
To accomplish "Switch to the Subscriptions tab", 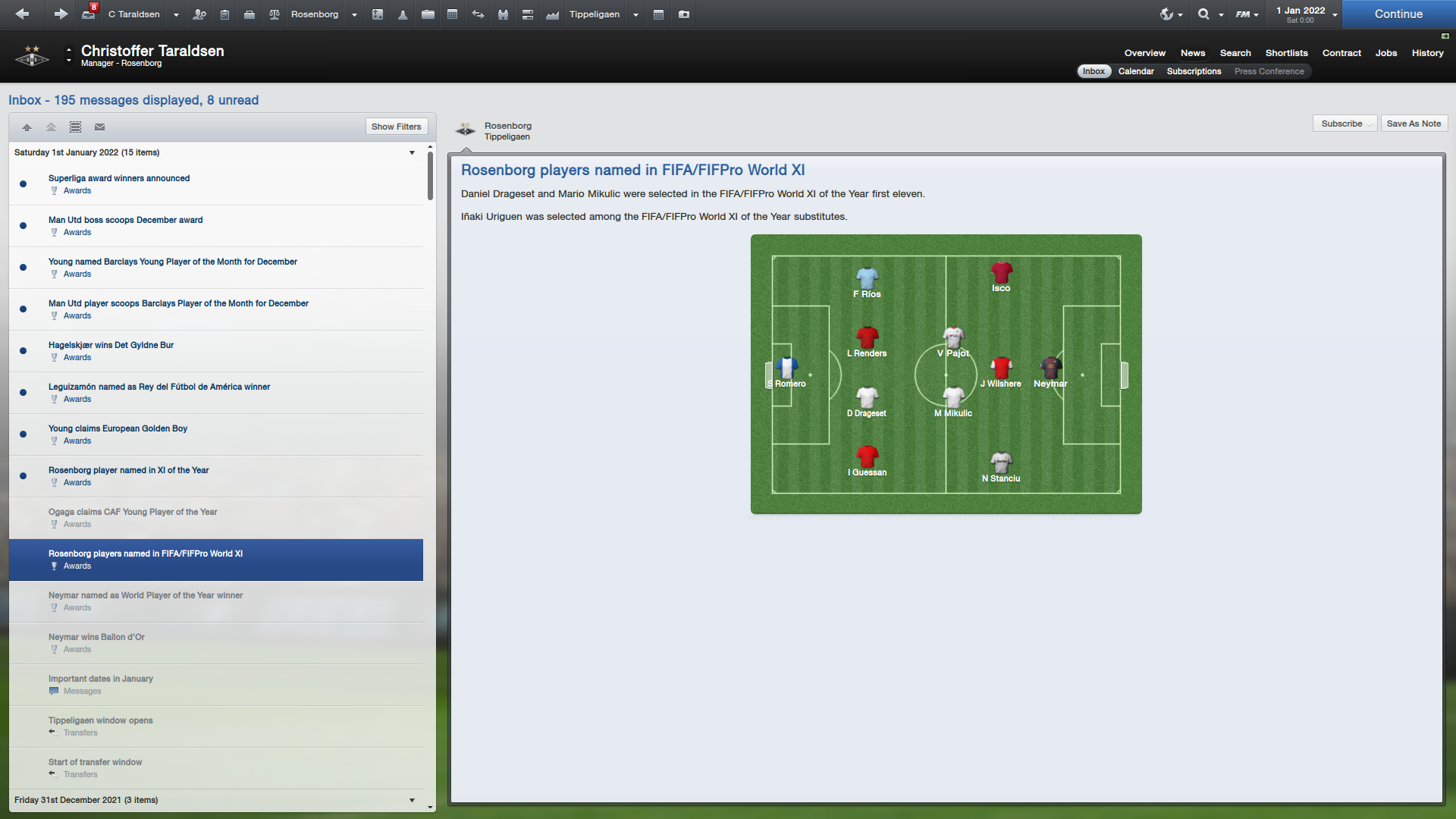I will pos(1194,71).
